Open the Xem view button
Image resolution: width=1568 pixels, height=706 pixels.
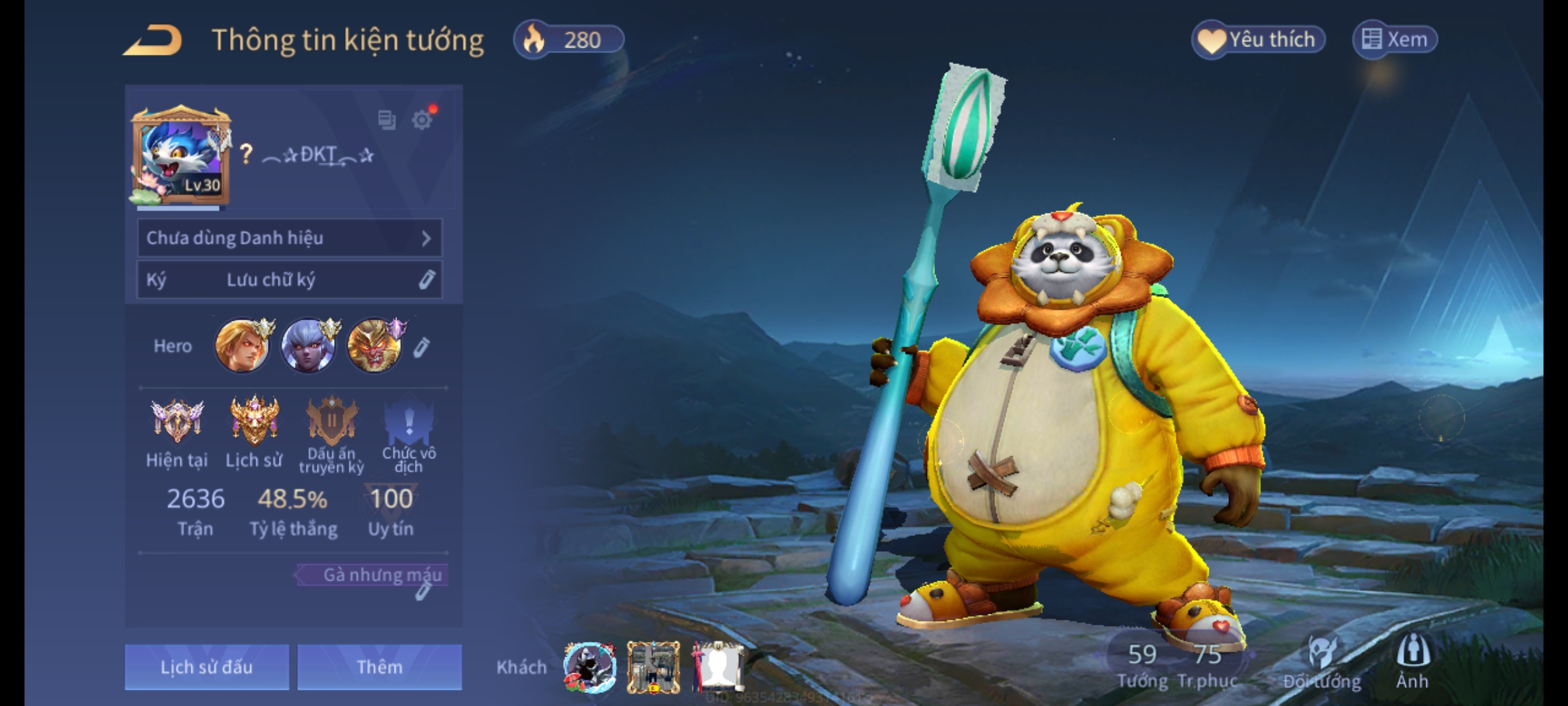click(x=1395, y=40)
